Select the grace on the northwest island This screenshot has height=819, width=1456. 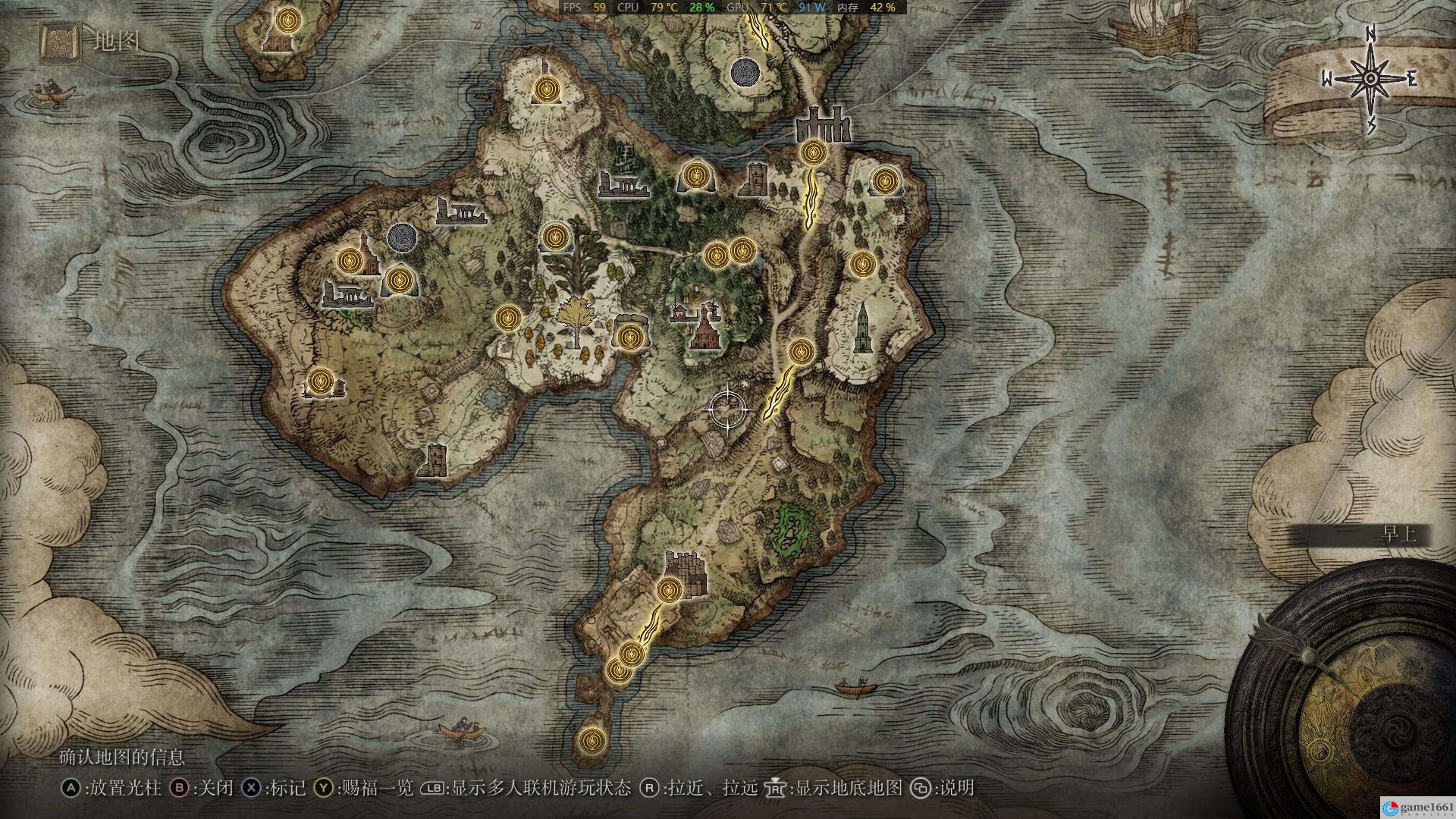coord(287,20)
